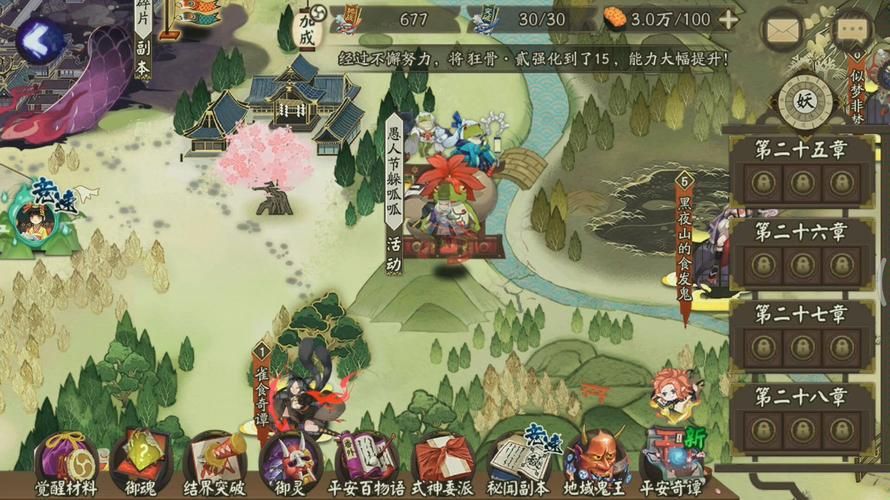Open the chat speech bubble

(x=853, y=29)
